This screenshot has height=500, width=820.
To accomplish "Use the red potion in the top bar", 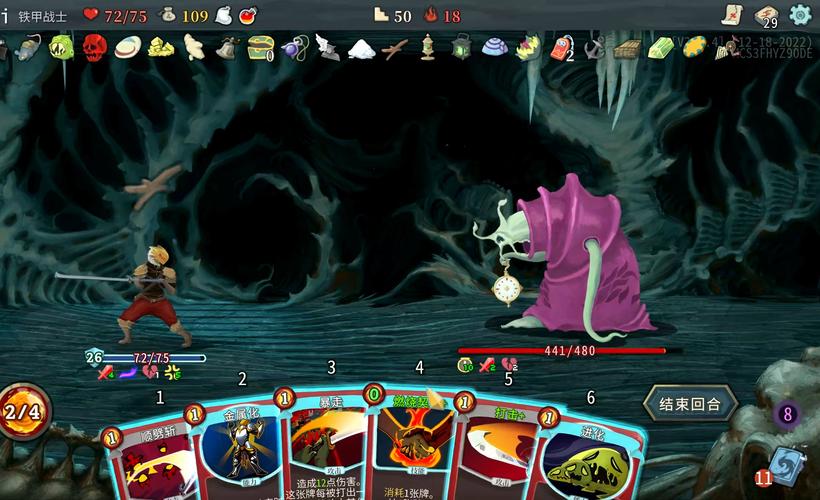I will tap(248, 15).
